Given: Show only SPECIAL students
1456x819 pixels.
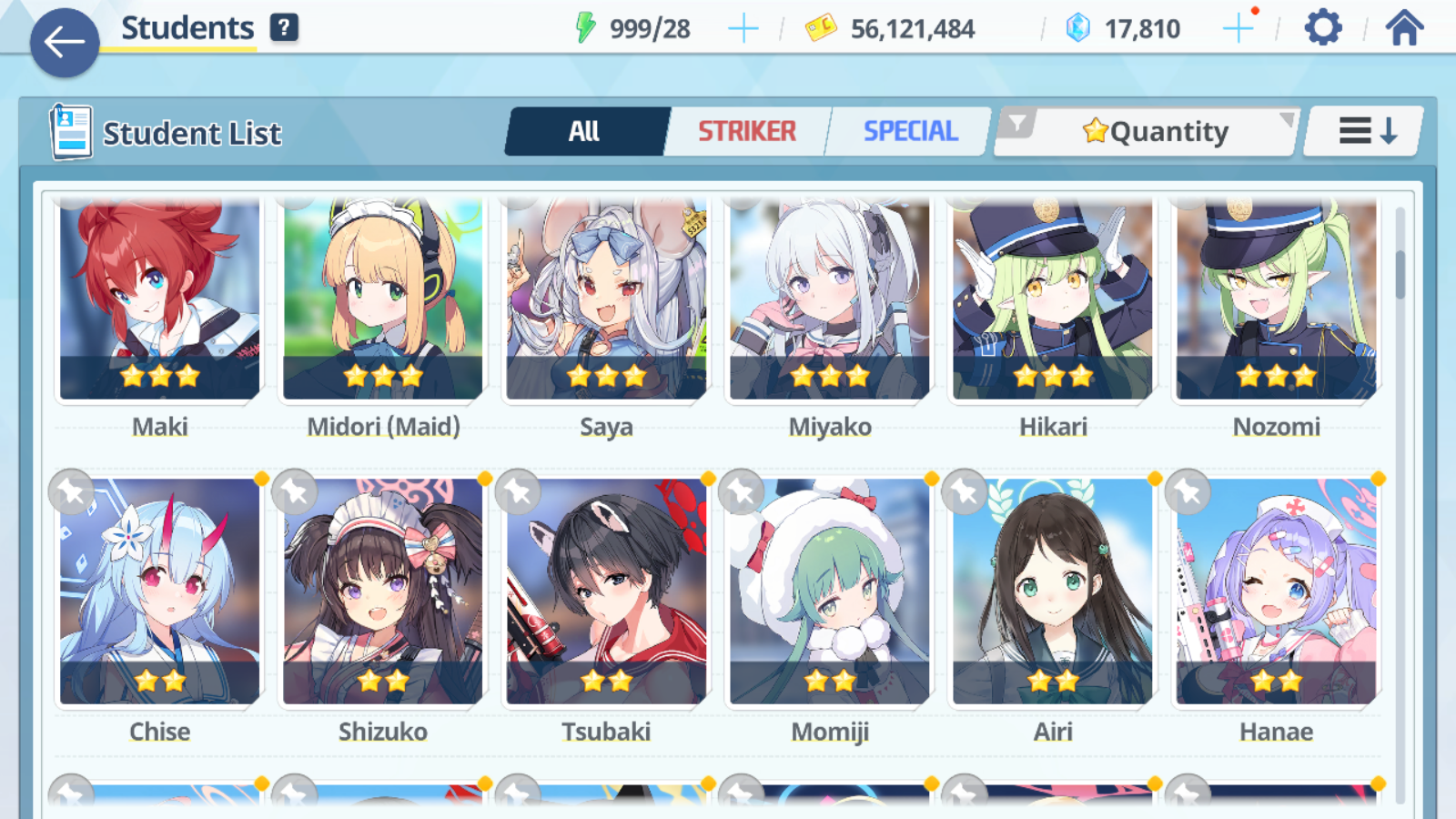Looking at the screenshot, I should 910,132.
